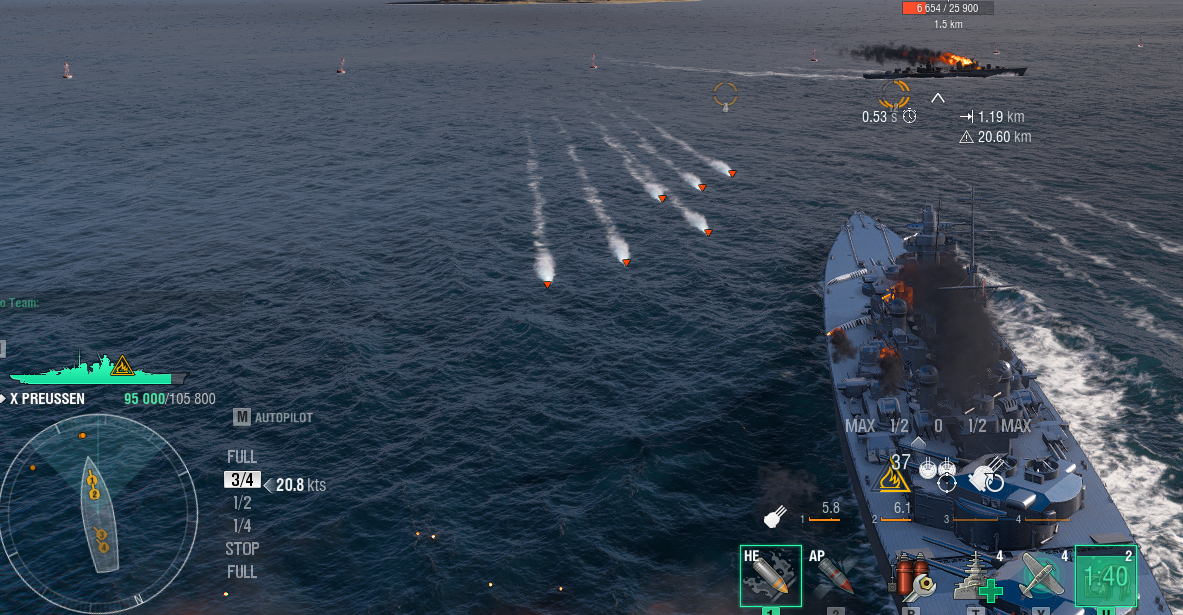
Task: Center the rudder at the 0 mark
Action: point(938,426)
